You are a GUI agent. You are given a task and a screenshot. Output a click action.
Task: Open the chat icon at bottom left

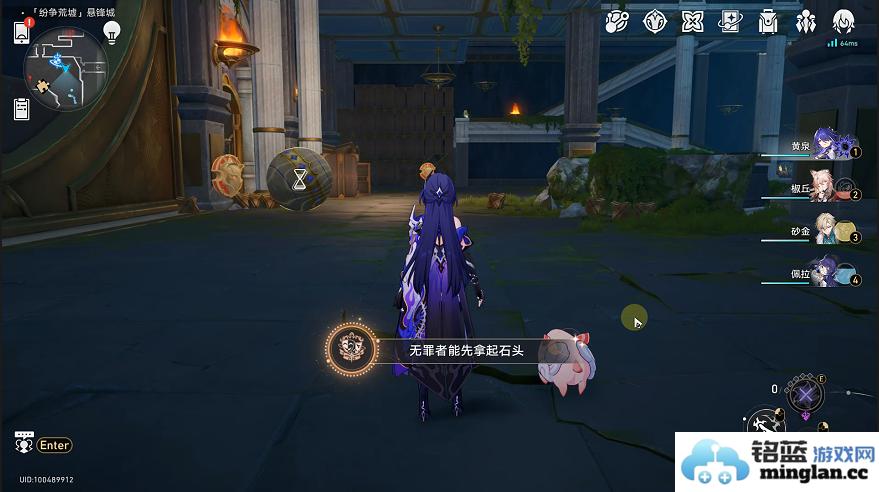point(23,442)
